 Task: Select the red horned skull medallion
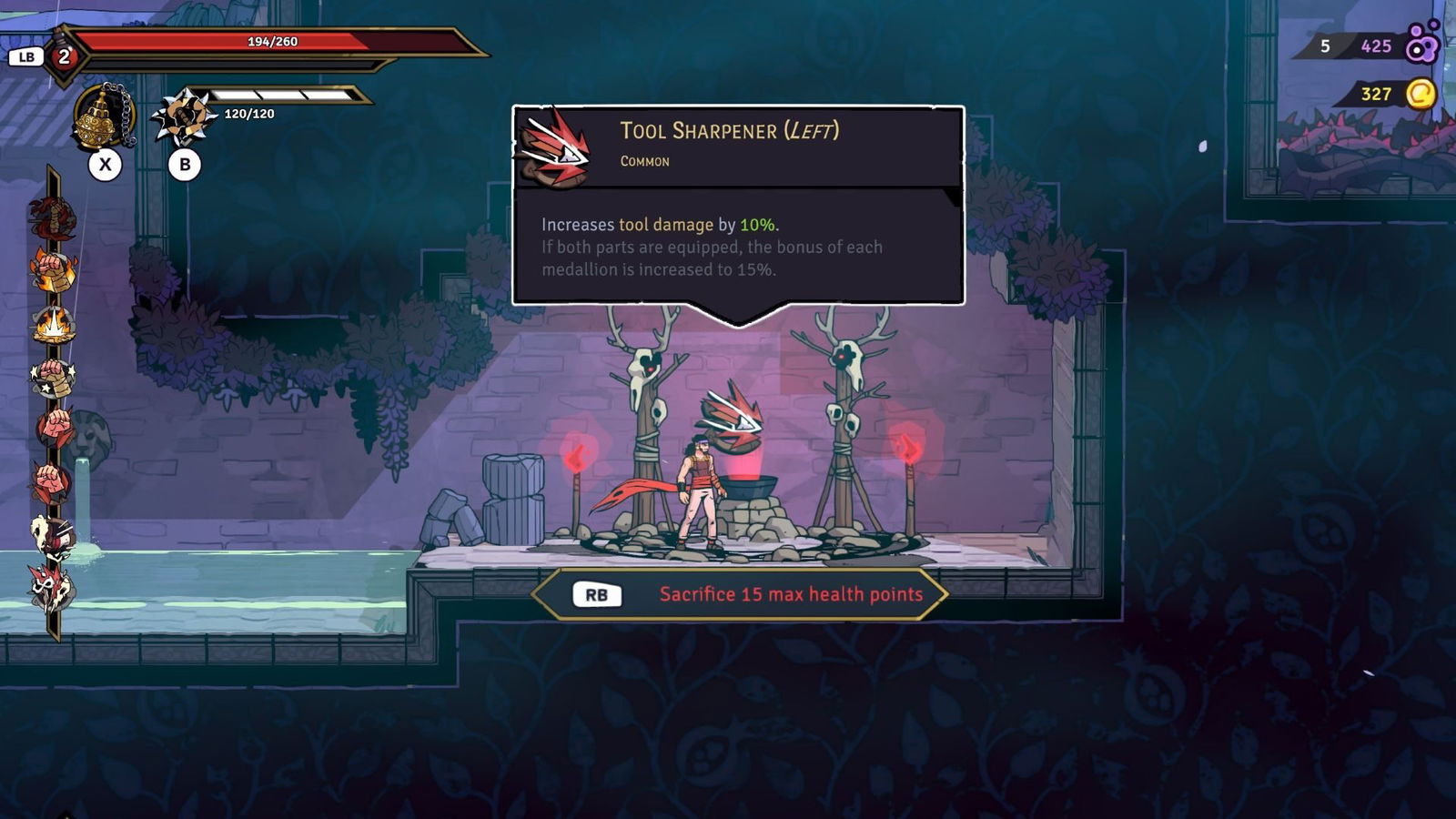click(x=53, y=587)
